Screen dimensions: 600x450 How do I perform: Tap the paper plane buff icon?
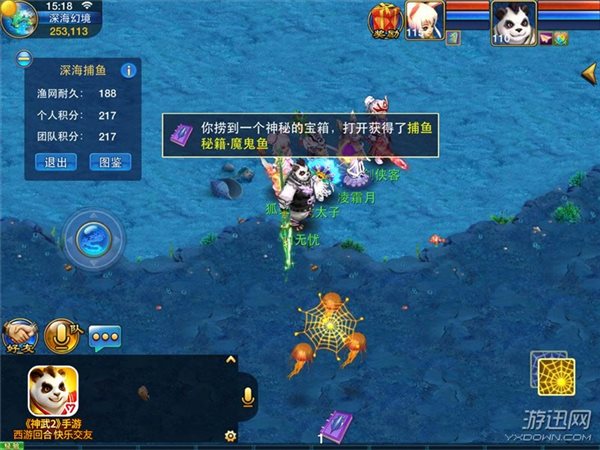(547, 38)
